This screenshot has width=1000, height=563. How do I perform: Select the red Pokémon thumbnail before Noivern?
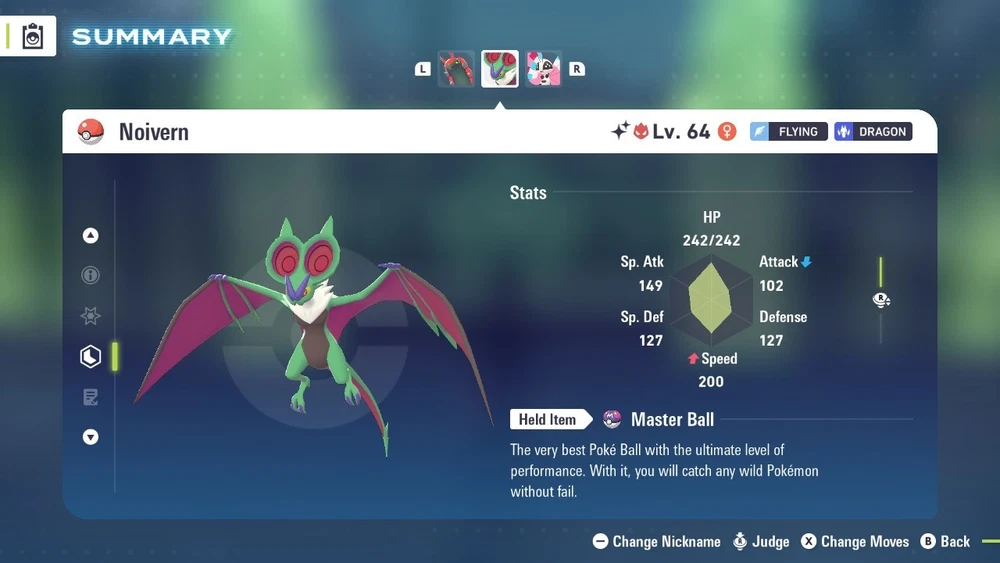point(456,69)
